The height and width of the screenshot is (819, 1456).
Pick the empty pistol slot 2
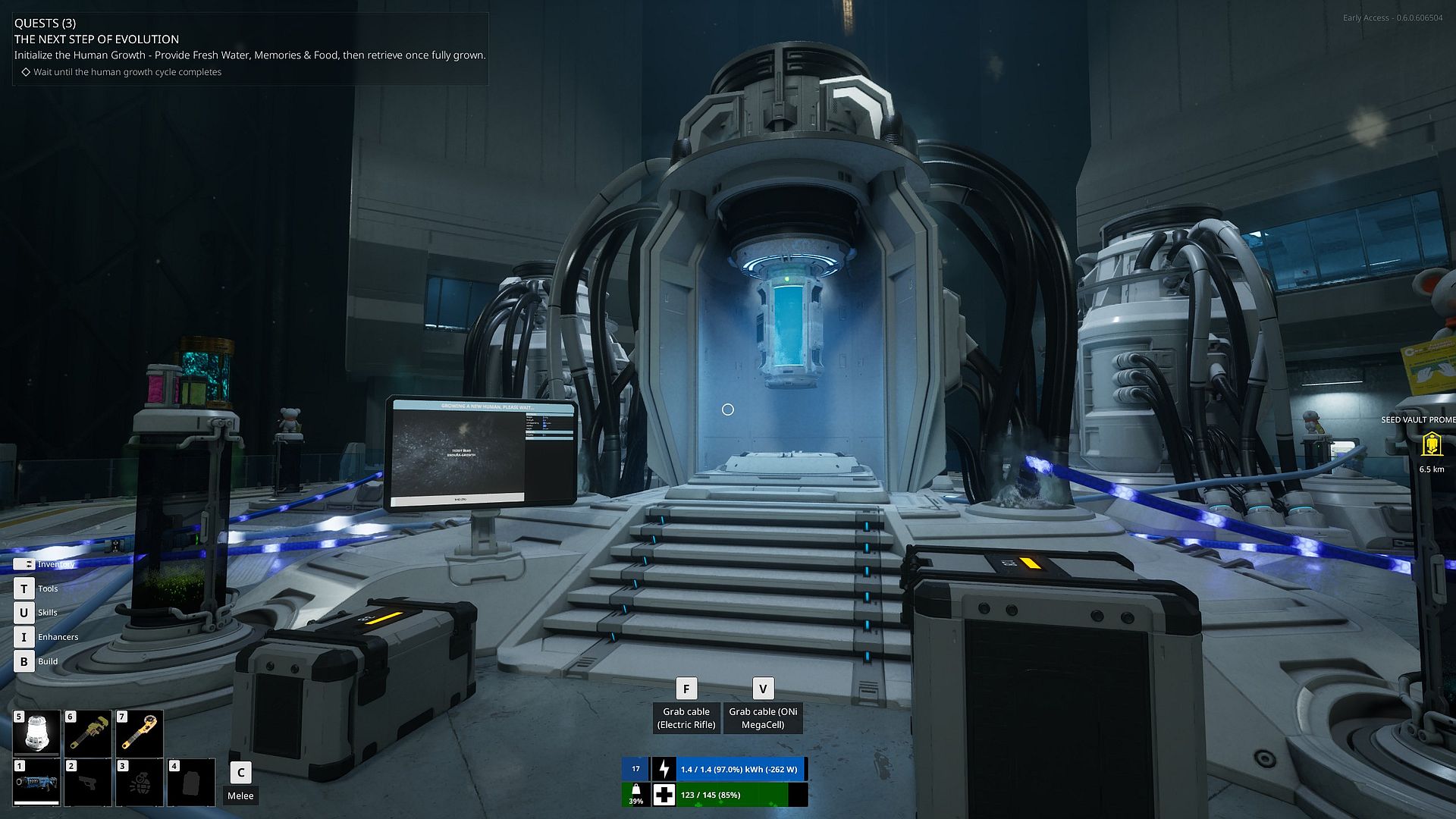click(89, 783)
